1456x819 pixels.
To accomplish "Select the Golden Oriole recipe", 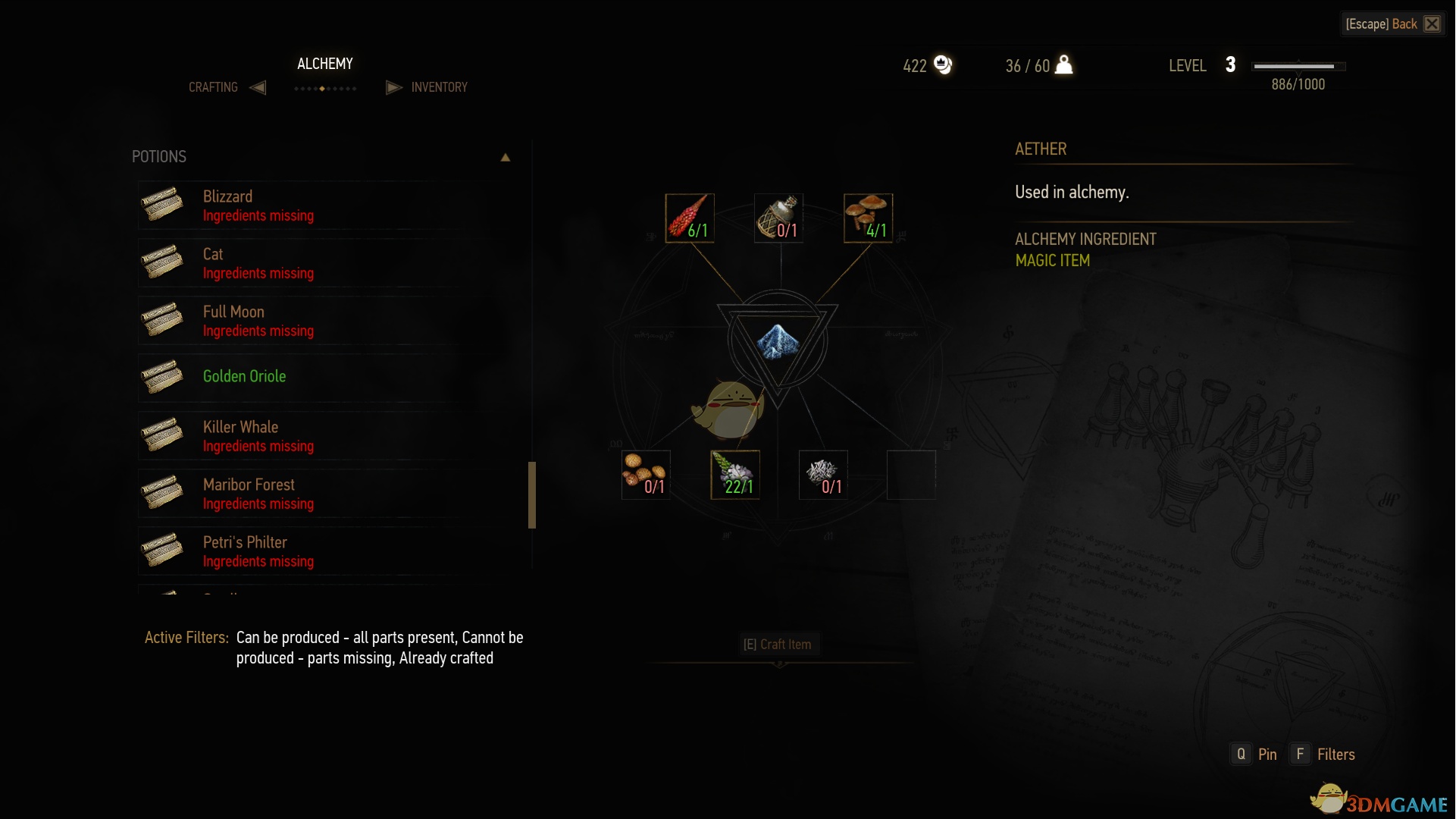I will (244, 376).
